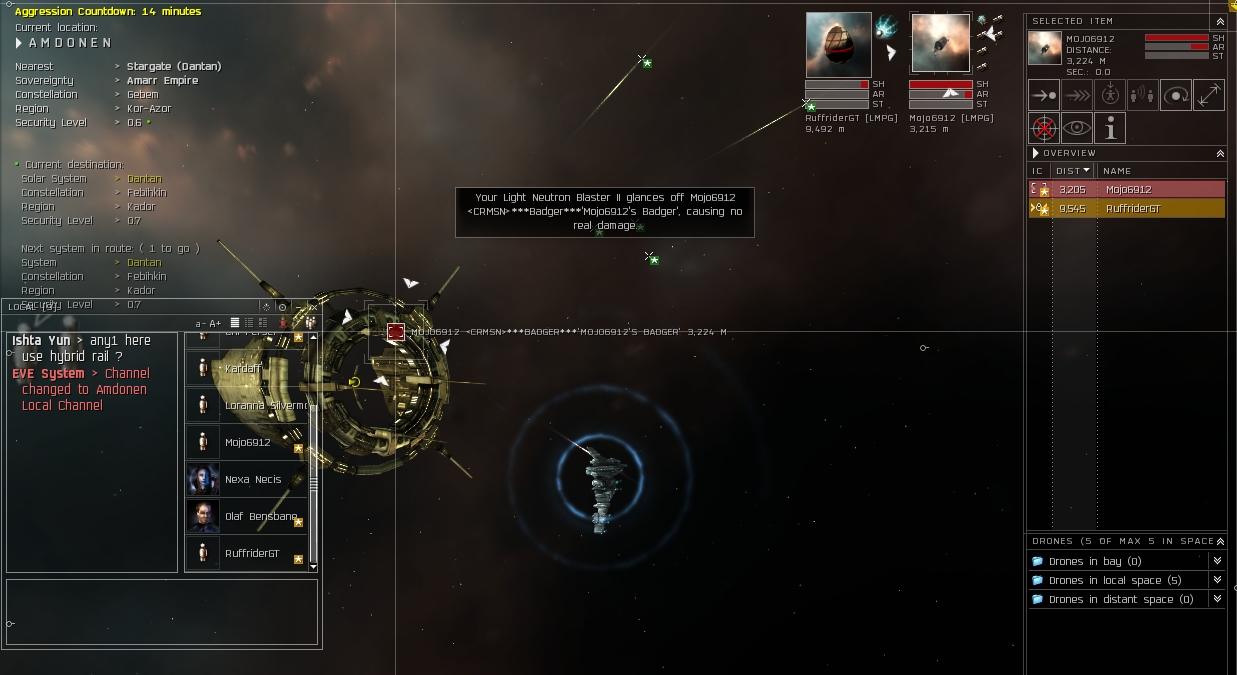Click the Look At eye icon

coord(1077,128)
